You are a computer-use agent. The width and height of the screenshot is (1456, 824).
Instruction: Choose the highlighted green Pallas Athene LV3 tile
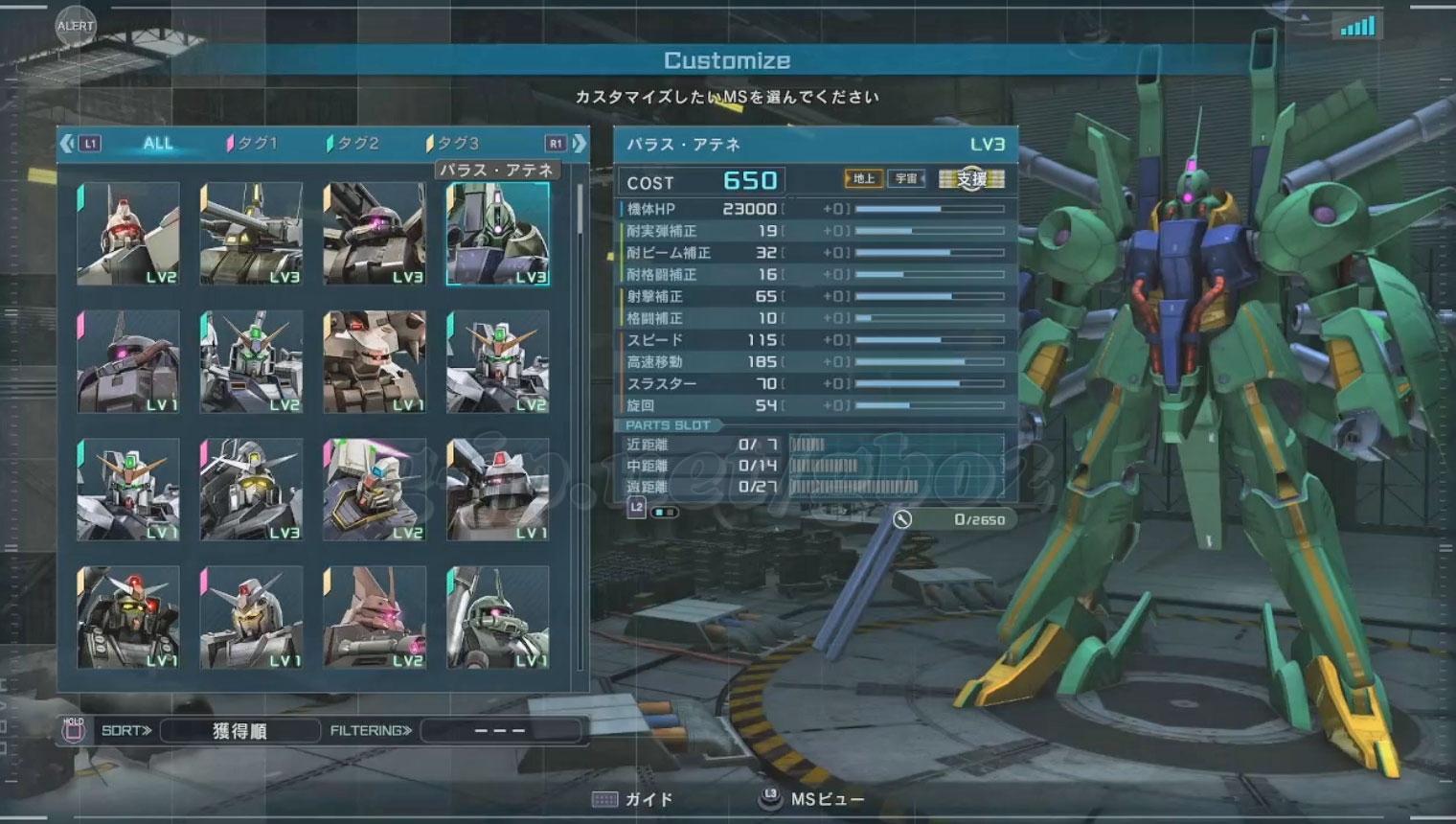coord(498,235)
